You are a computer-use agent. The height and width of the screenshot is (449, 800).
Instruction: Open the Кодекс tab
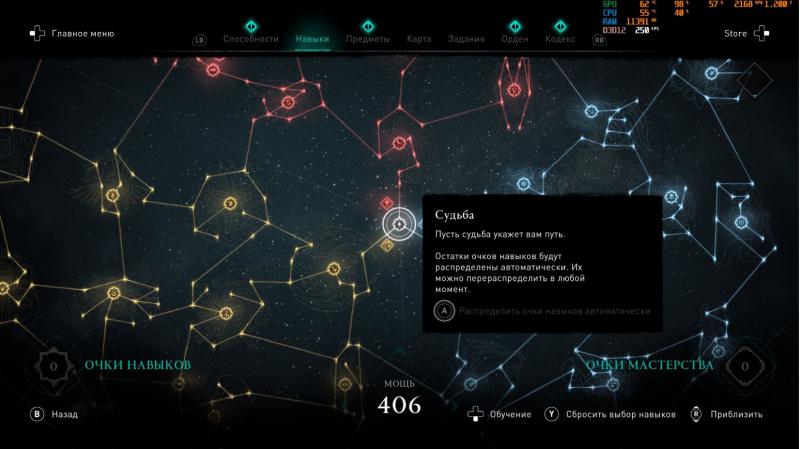[x=560, y=40]
